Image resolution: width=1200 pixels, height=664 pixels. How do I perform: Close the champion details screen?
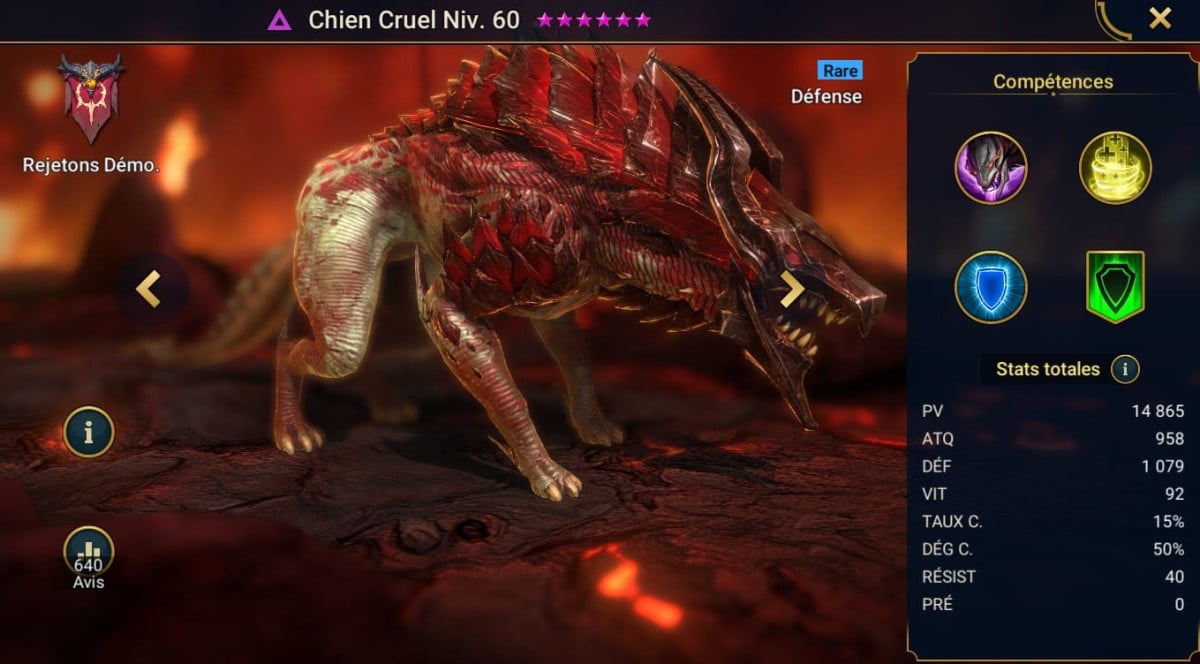(1160, 18)
